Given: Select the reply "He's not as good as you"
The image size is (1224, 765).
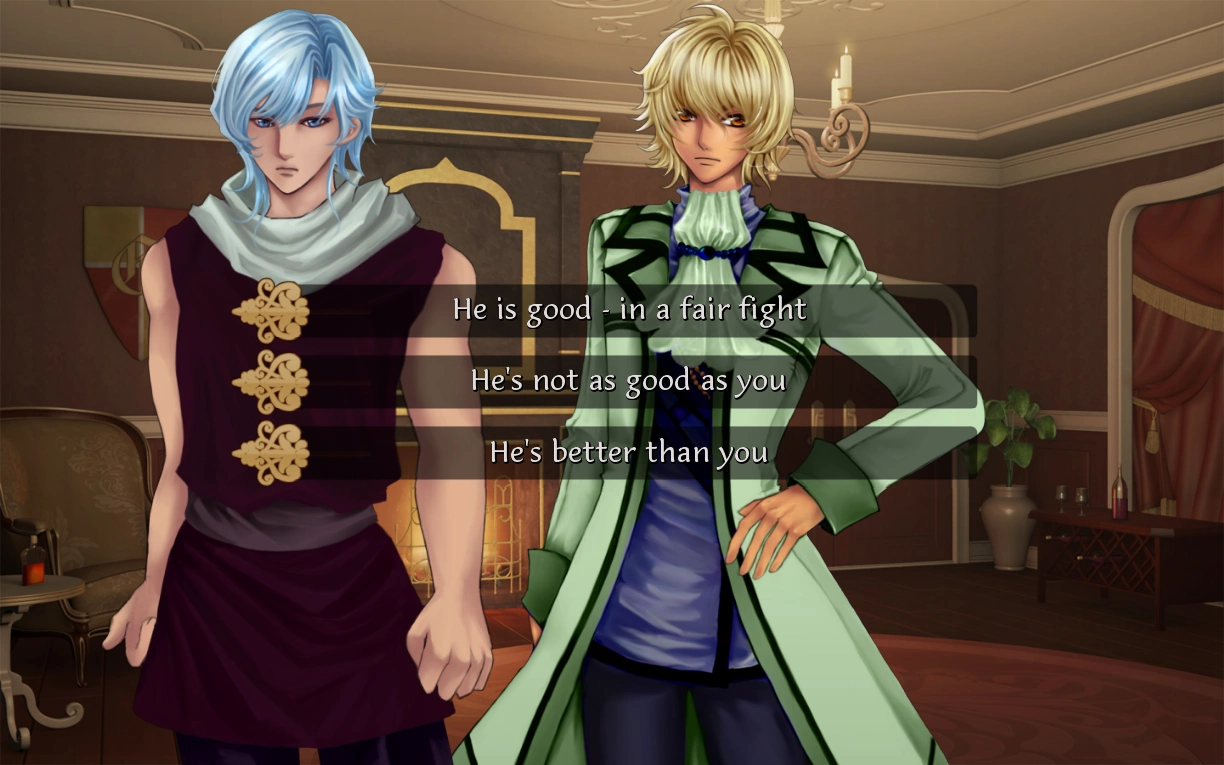Looking at the screenshot, I should (628, 381).
